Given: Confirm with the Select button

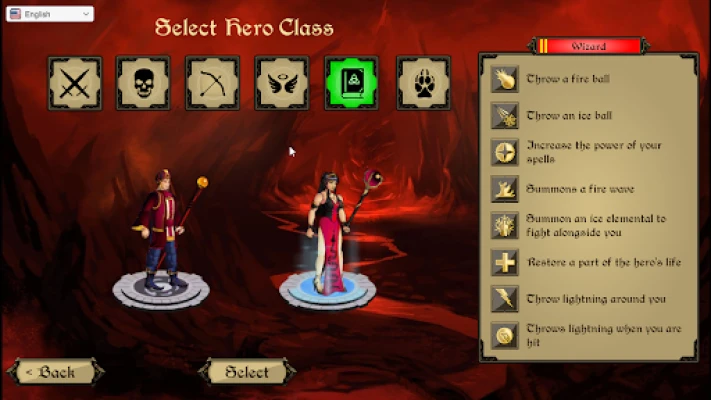Looking at the screenshot, I should (247, 372).
